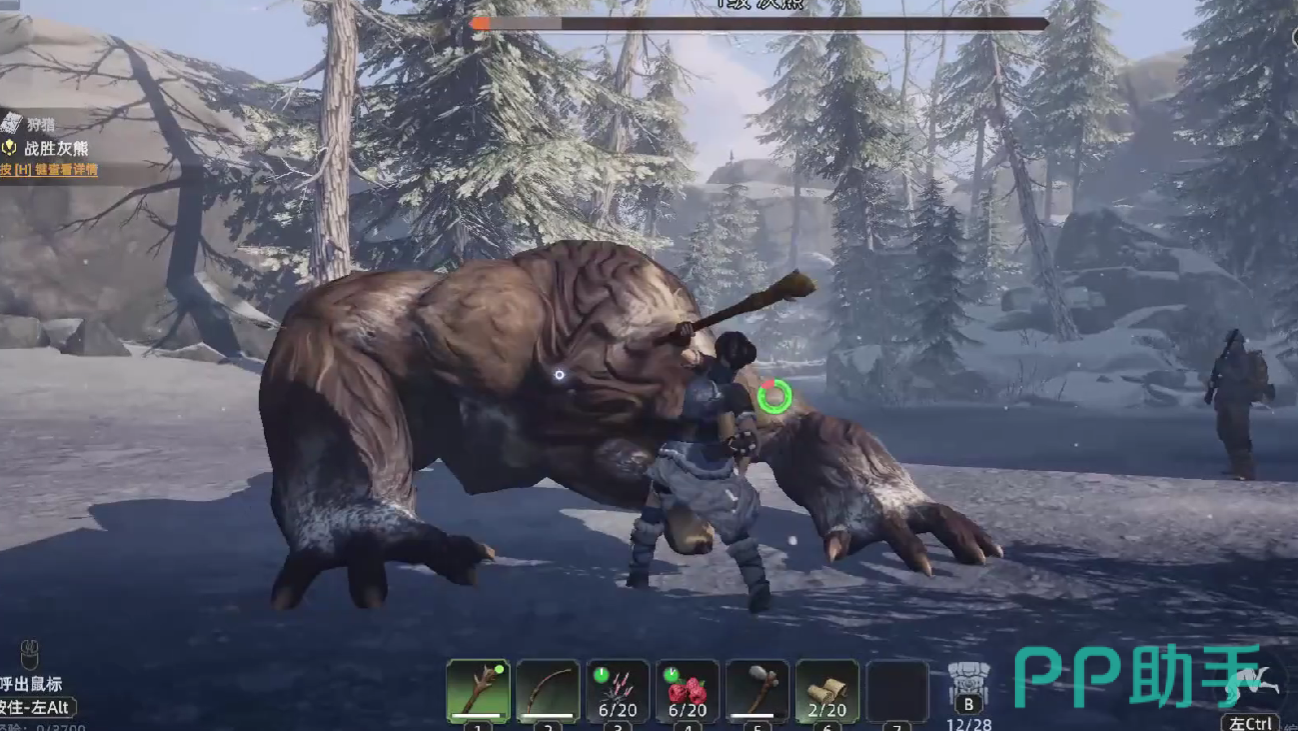Choose the red berries hotbar slot
The height and width of the screenshot is (731, 1298).
(688, 690)
